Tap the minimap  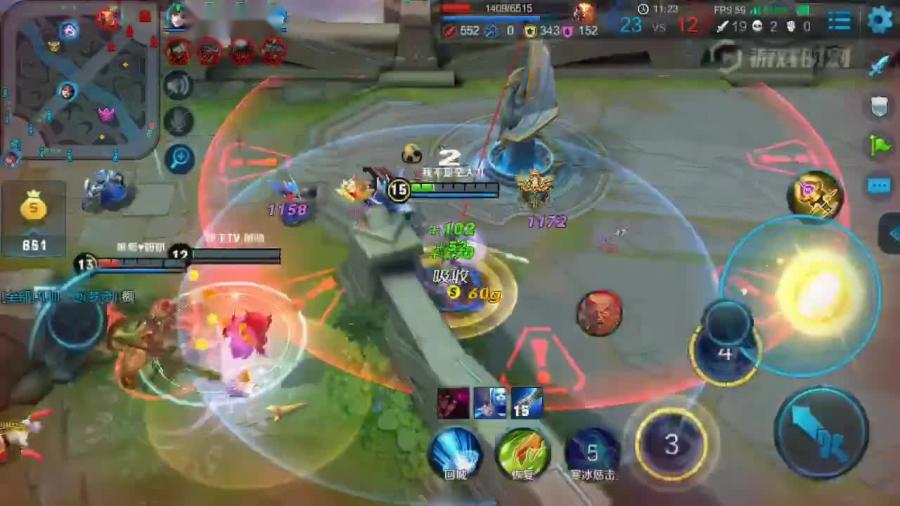point(79,80)
